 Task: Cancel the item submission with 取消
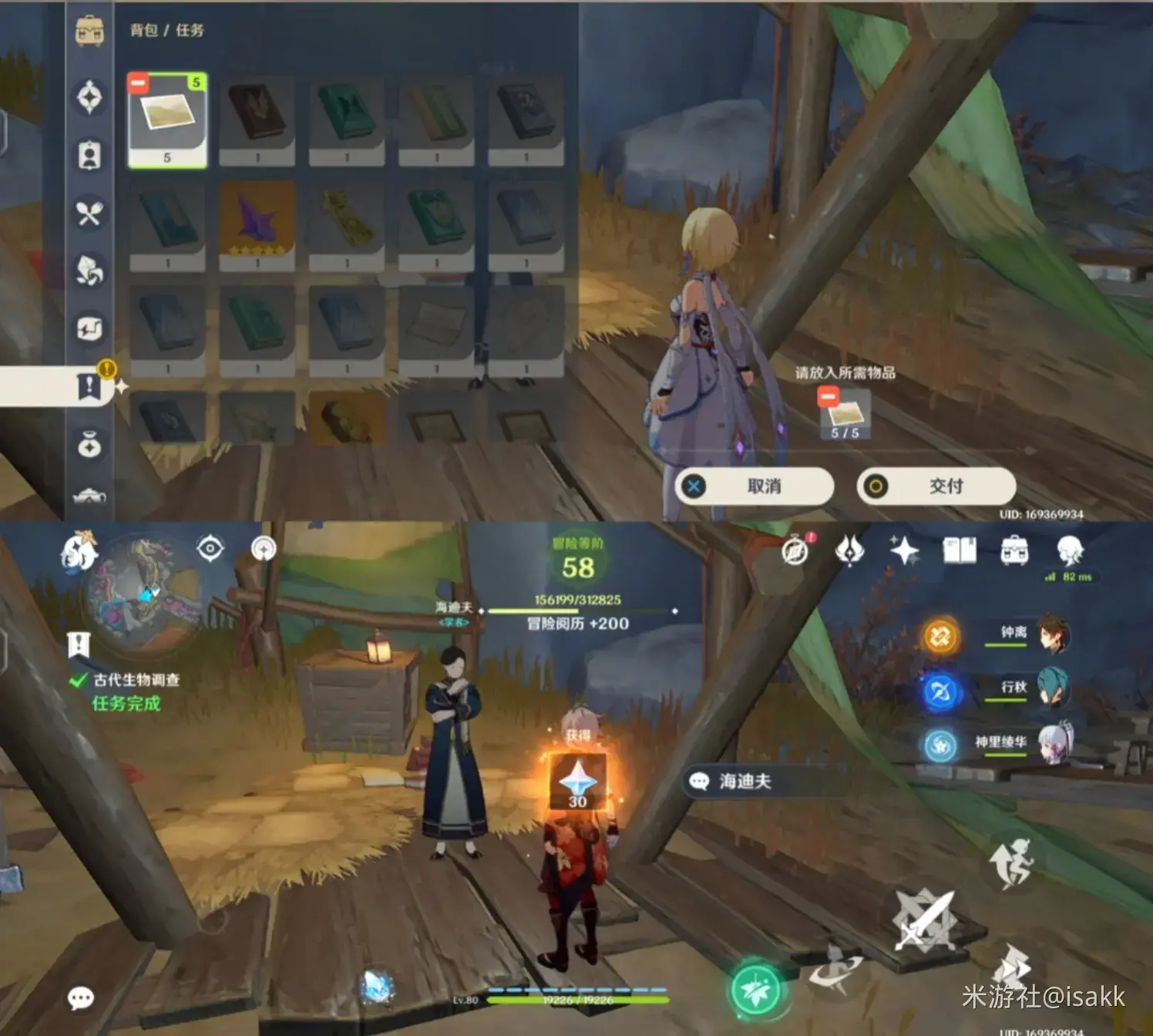pyautogui.click(x=755, y=486)
